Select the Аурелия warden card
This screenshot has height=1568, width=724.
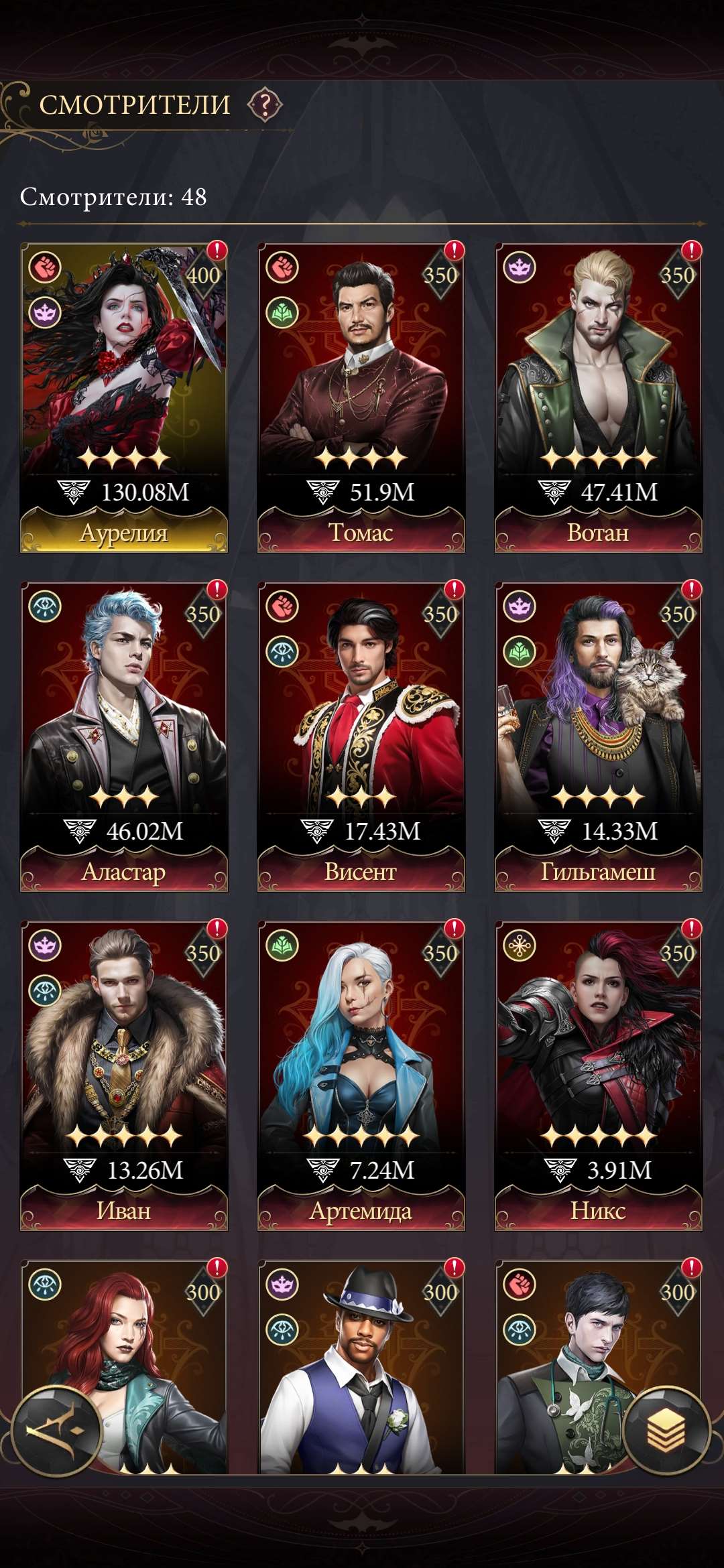tap(124, 397)
